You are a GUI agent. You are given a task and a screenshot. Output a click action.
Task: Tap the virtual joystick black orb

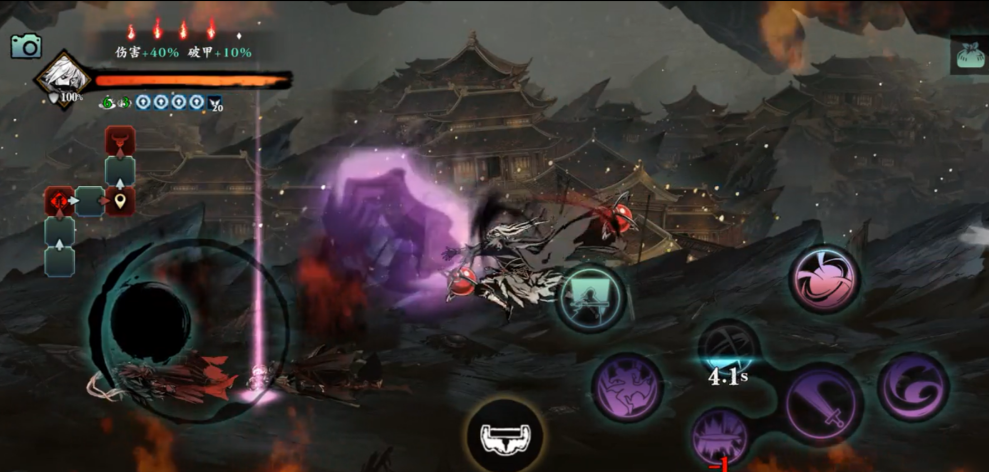tap(151, 316)
